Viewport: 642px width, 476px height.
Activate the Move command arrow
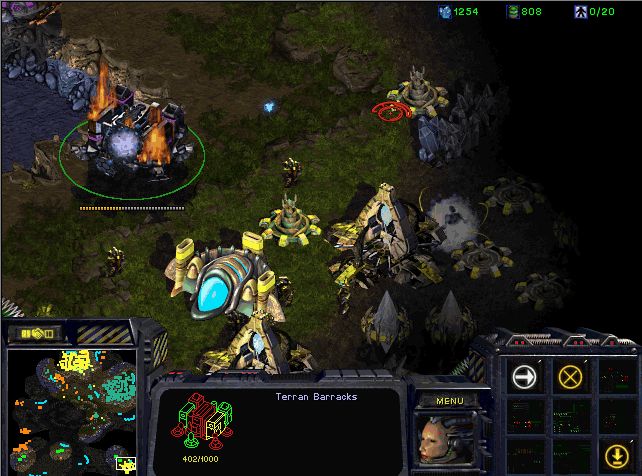[x=523, y=377]
